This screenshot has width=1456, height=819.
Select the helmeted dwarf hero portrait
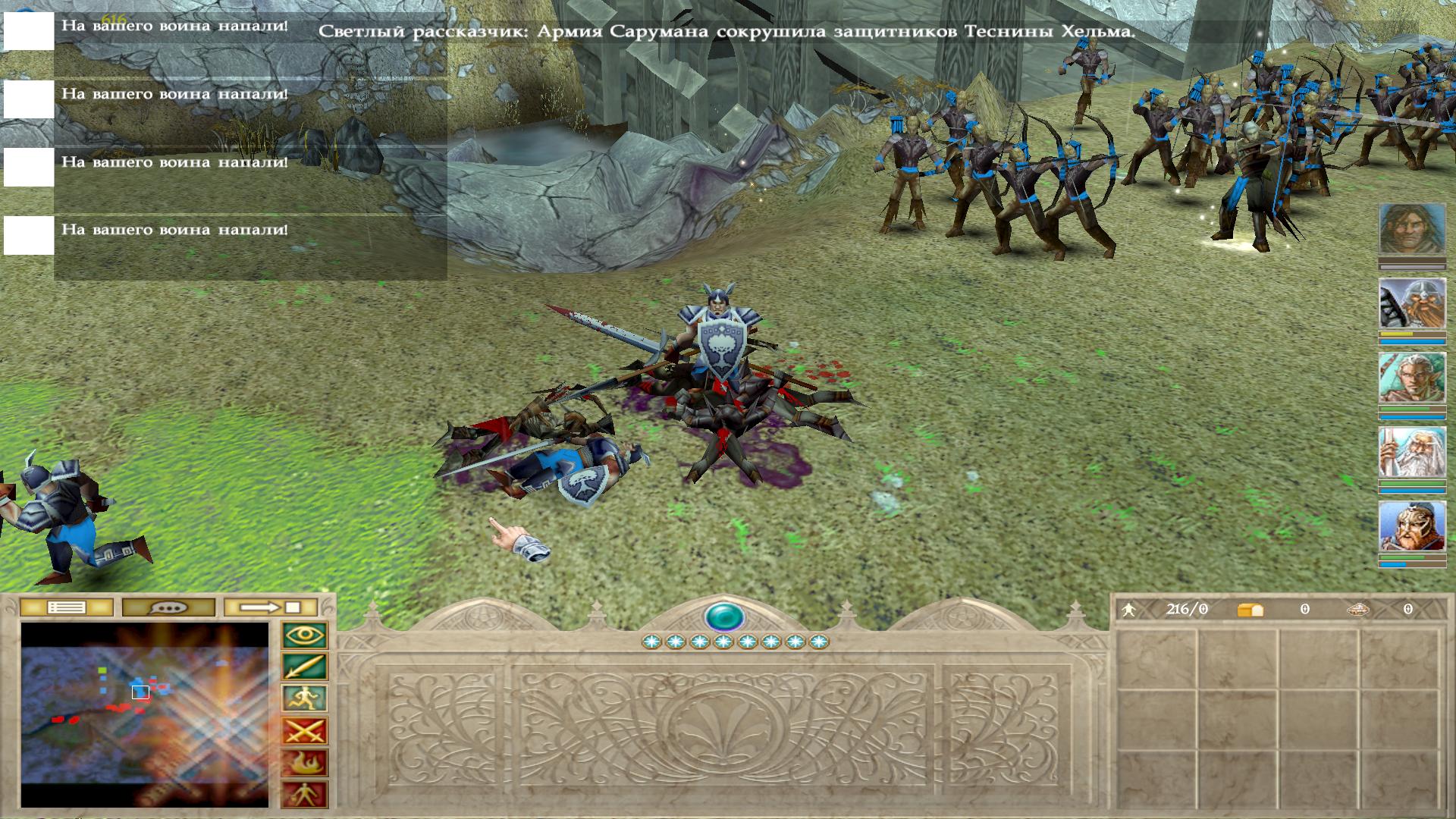coord(1411,303)
